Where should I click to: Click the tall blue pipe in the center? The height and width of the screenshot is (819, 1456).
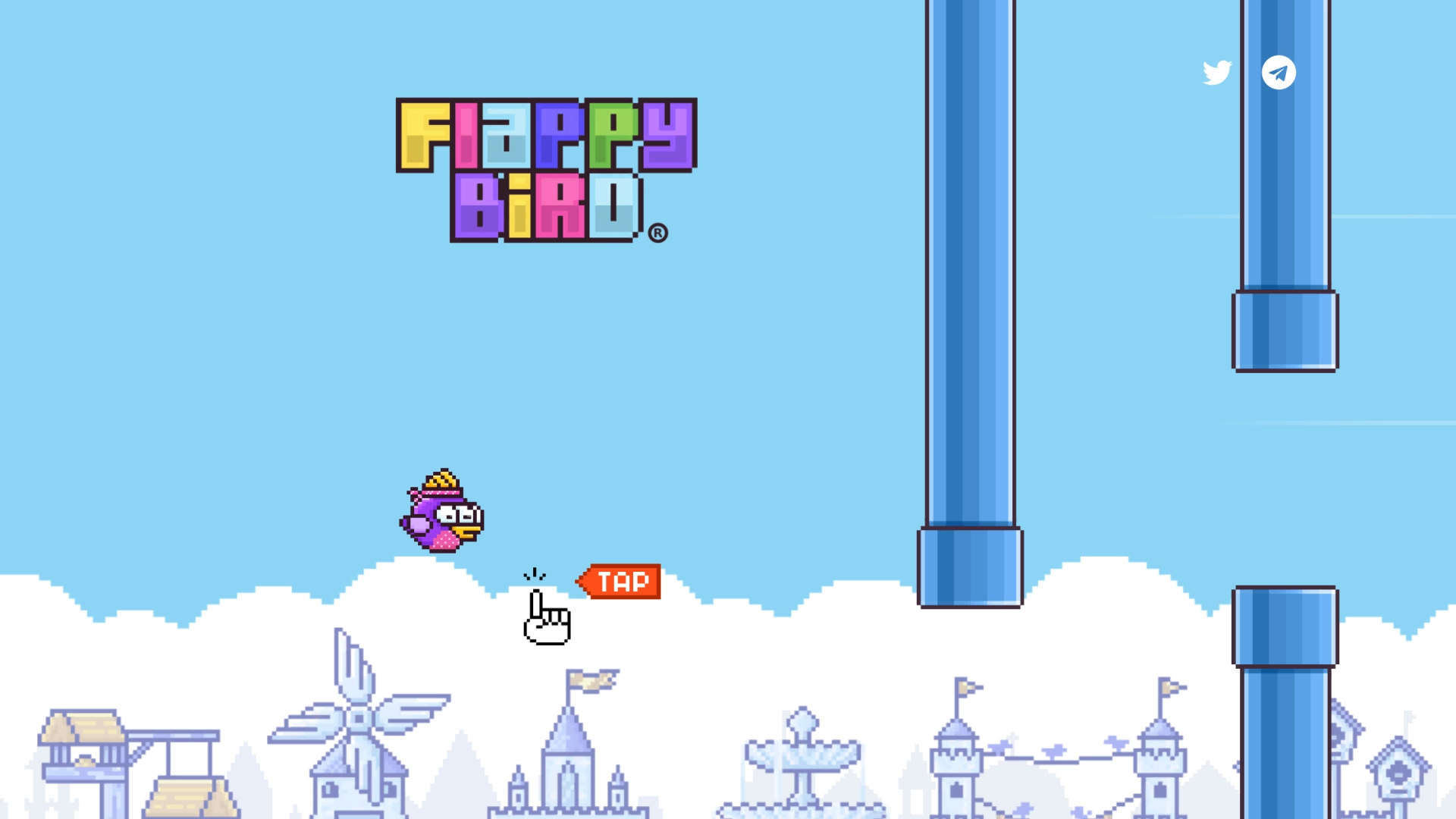(x=969, y=303)
